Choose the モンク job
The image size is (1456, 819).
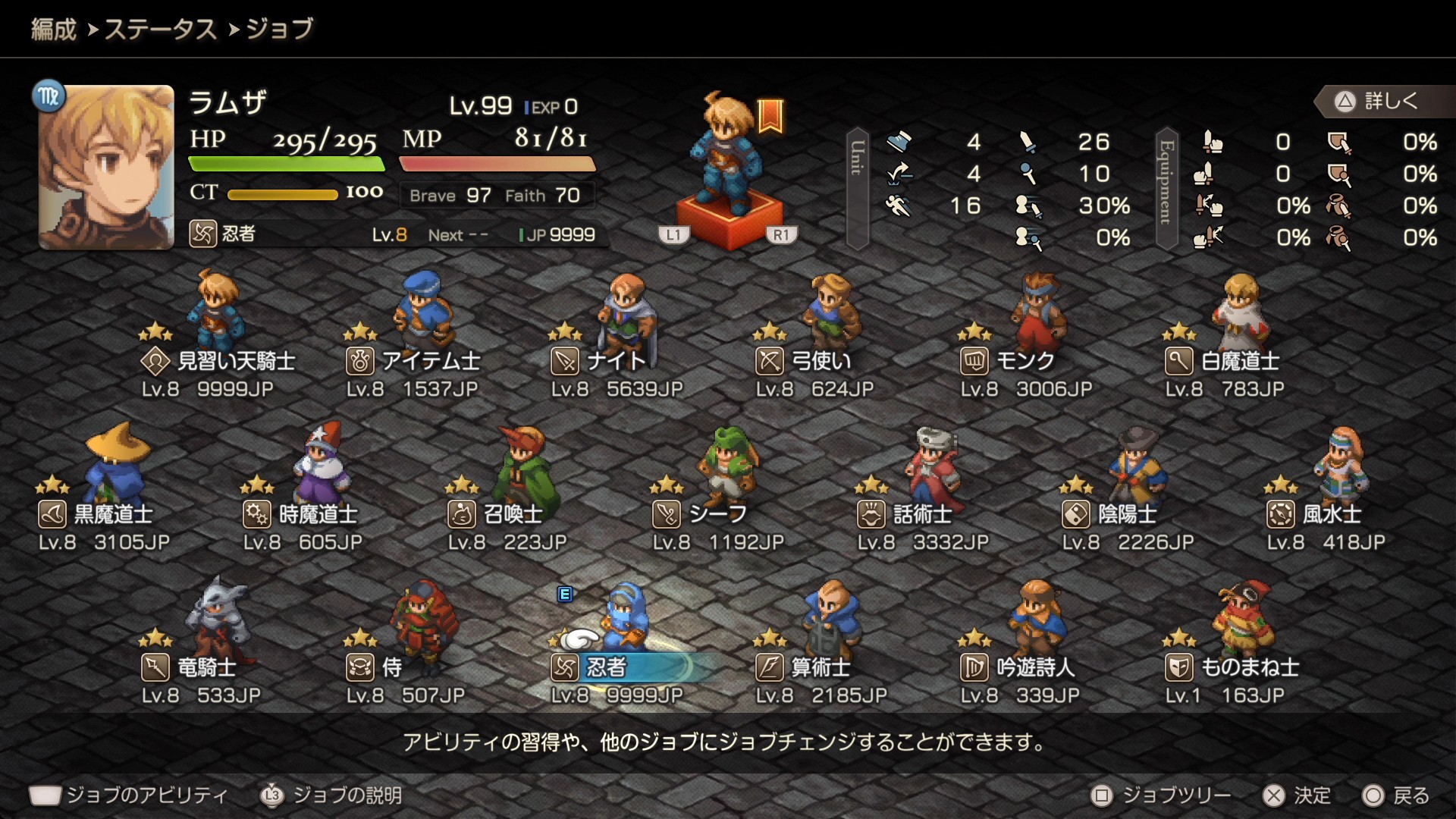tap(1008, 361)
